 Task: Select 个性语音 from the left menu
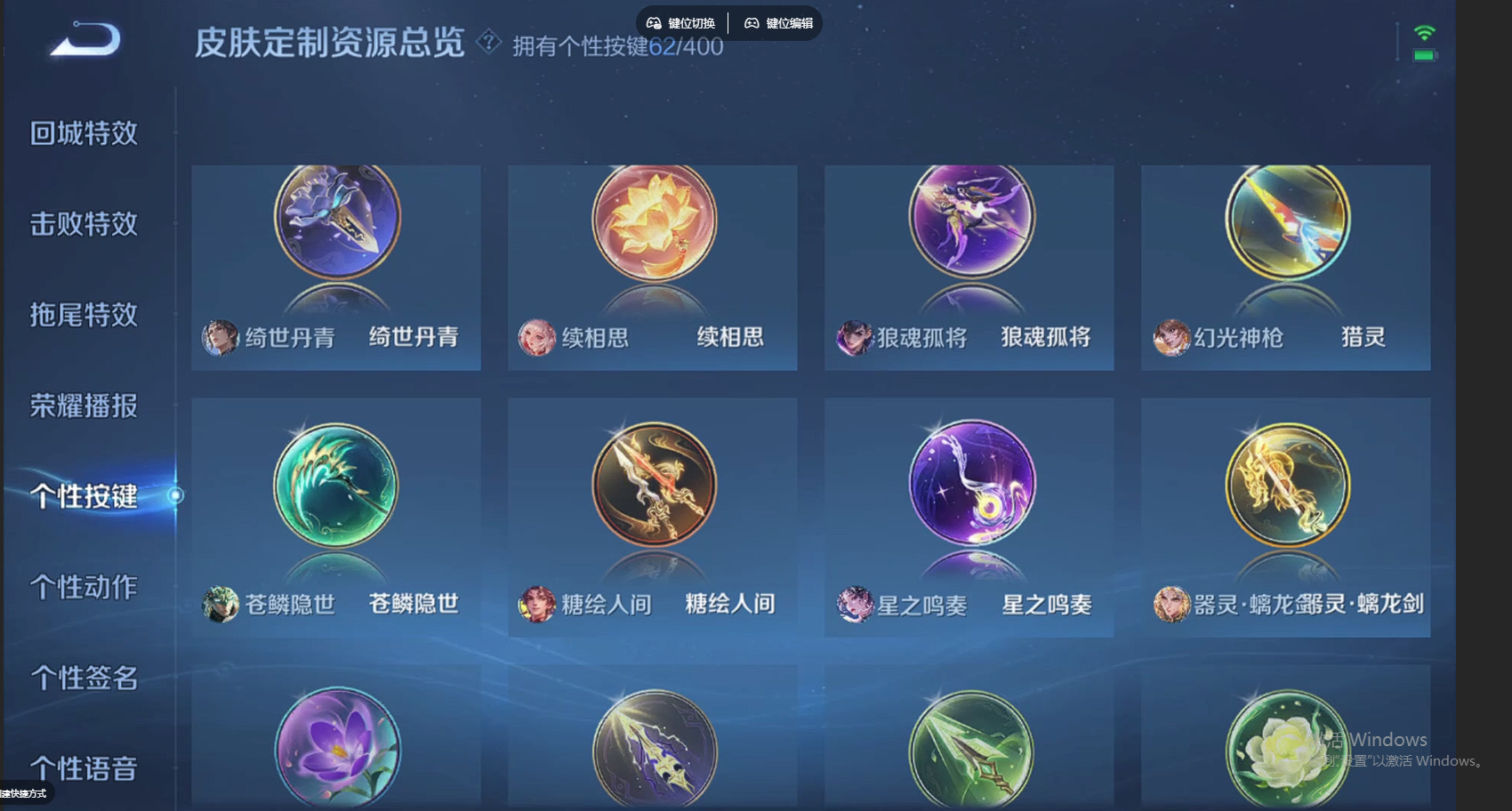tap(85, 767)
